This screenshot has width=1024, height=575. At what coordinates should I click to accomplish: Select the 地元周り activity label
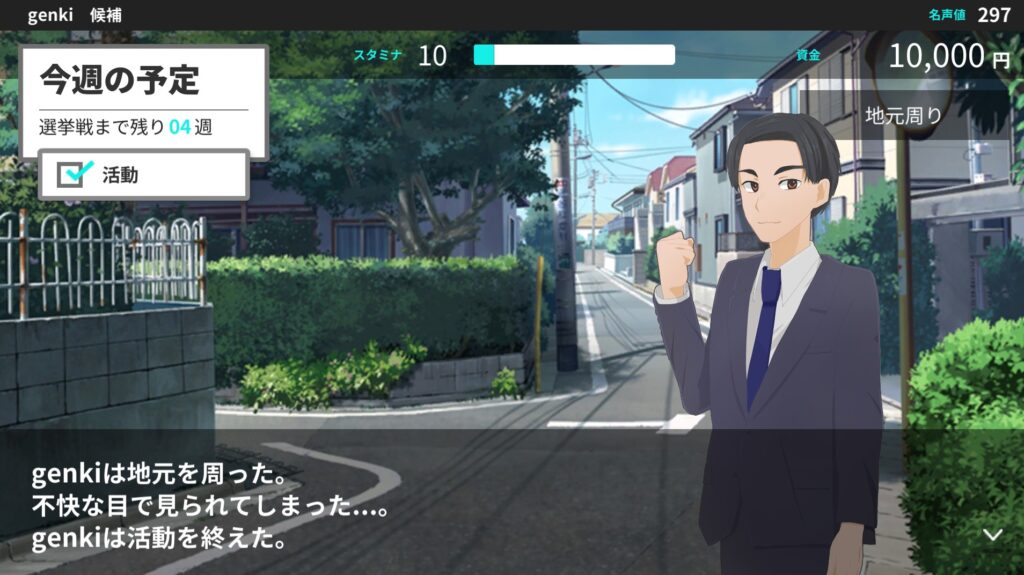click(x=903, y=115)
